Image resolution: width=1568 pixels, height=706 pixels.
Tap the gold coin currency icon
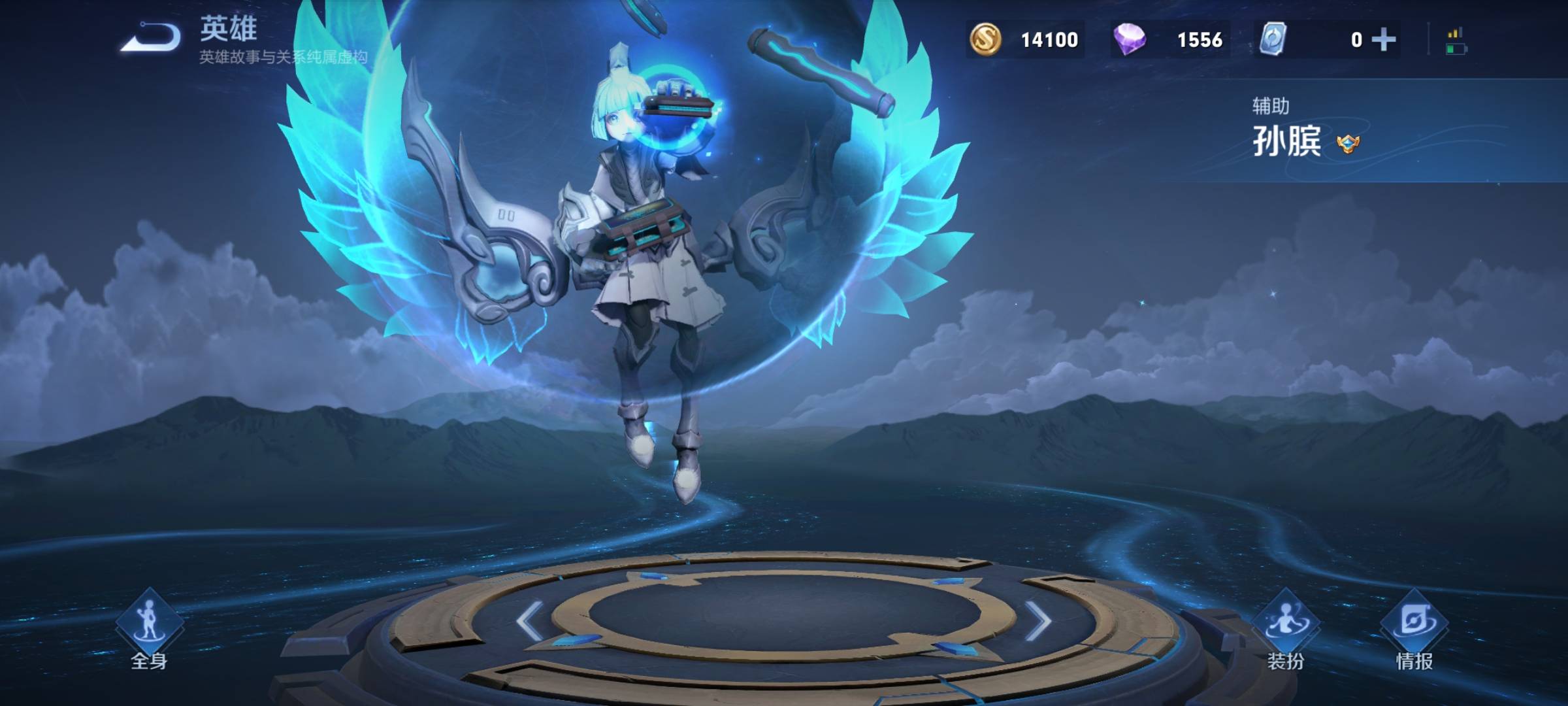[985, 39]
